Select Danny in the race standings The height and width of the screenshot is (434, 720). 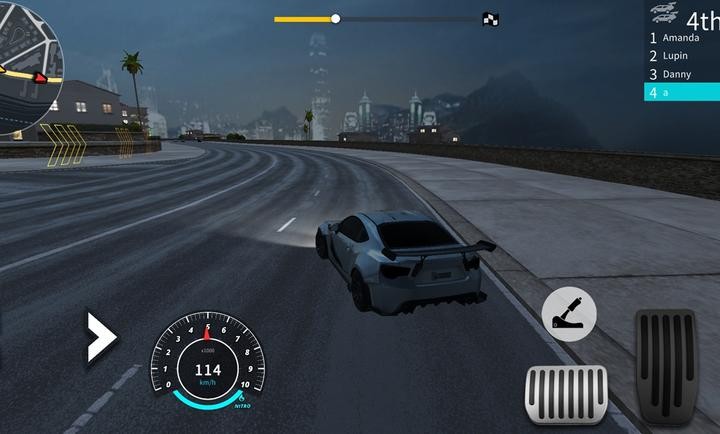(x=681, y=74)
